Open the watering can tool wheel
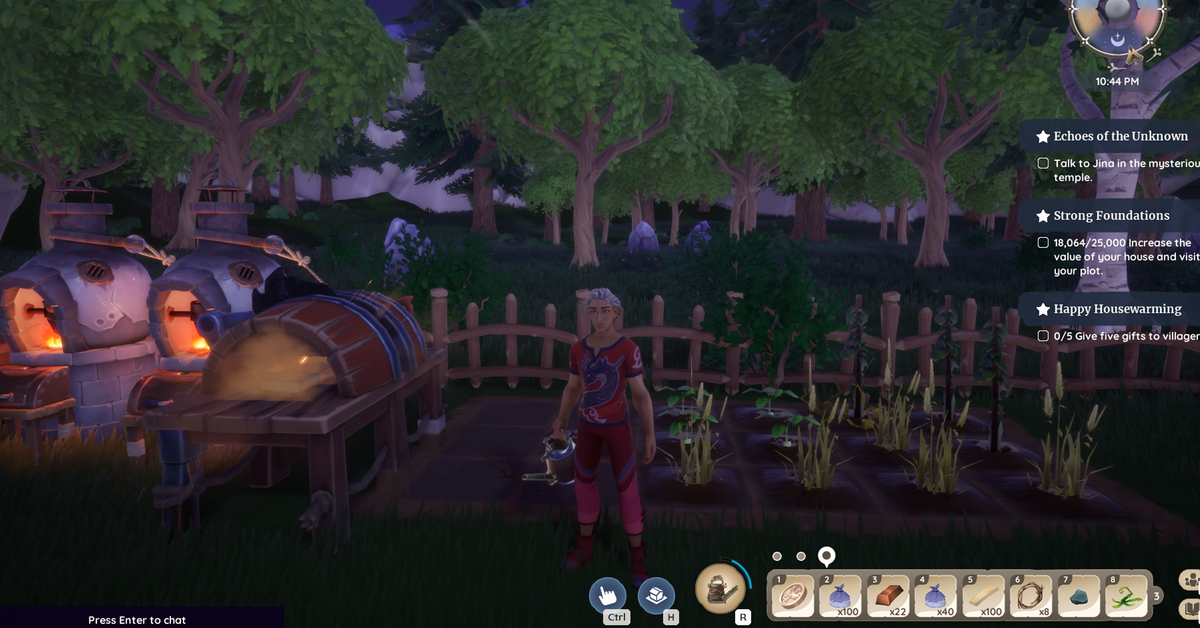 click(718, 588)
